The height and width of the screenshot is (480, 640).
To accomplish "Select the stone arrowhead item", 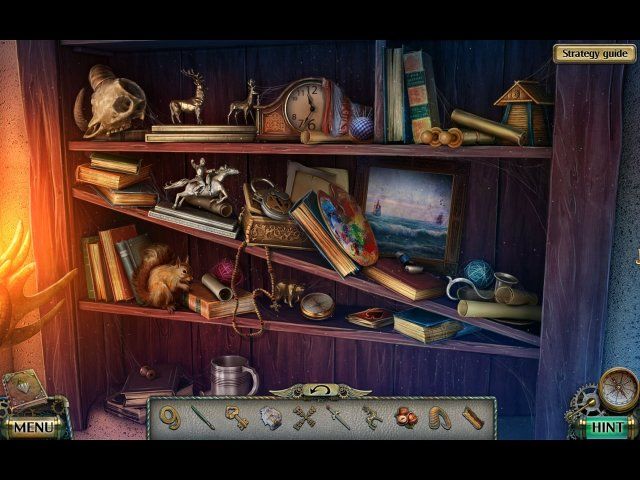I will tap(271, 417).
